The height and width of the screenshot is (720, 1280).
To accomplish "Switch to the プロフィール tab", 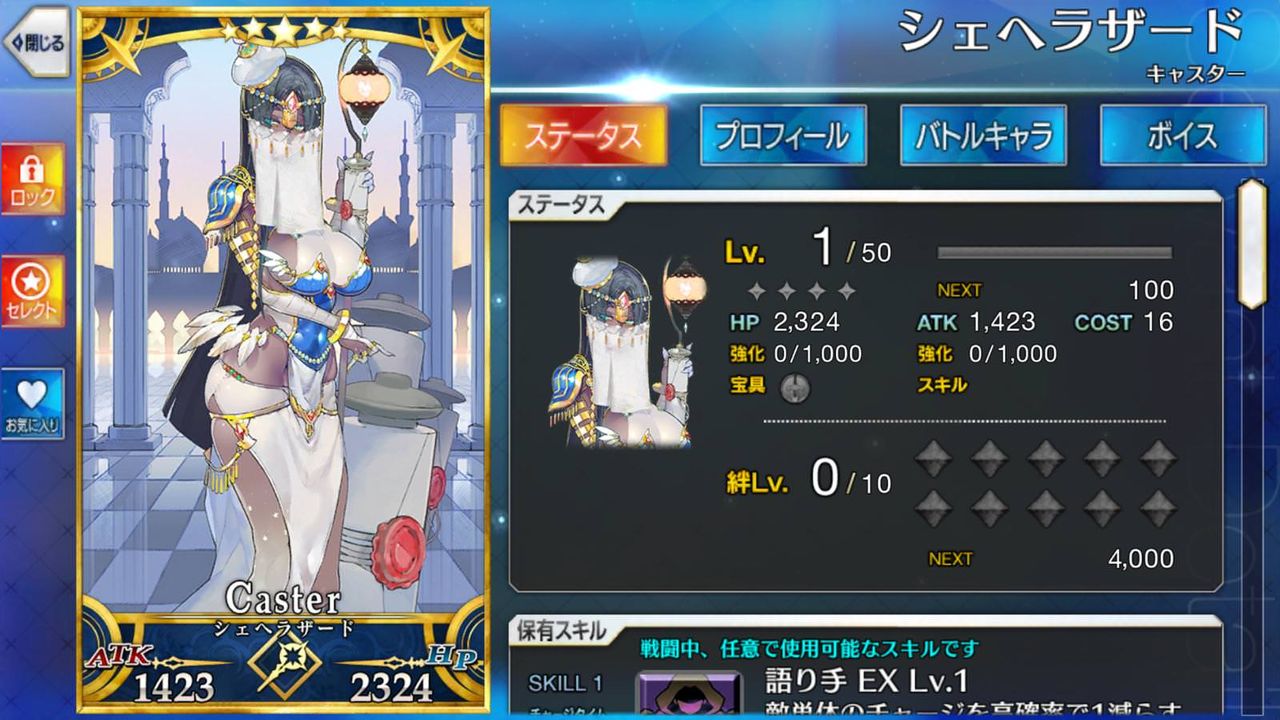I will pyautogui.click(x=783, y=135).
